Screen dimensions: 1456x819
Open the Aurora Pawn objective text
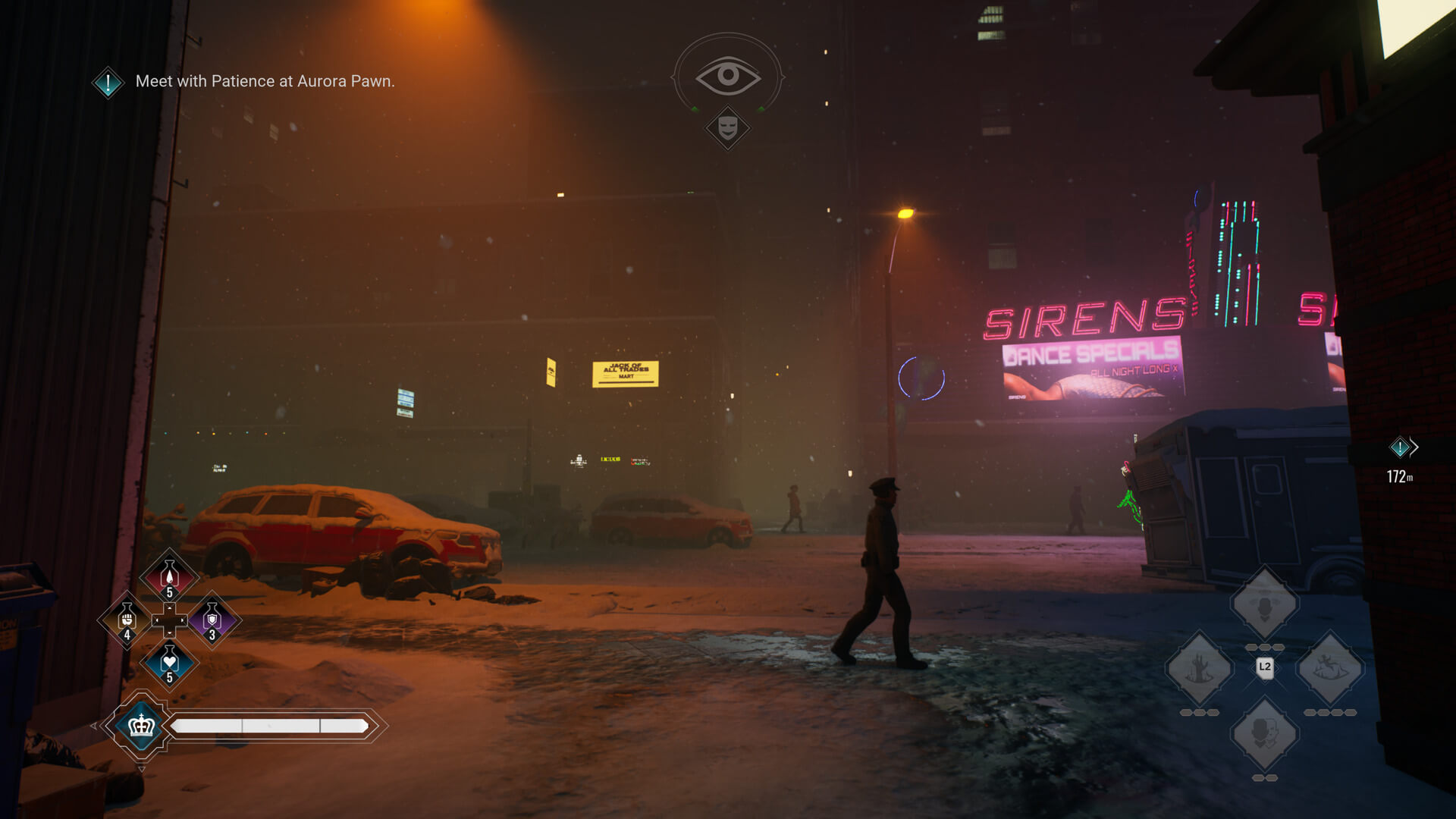pyautogui.click(x=265, y=81)
